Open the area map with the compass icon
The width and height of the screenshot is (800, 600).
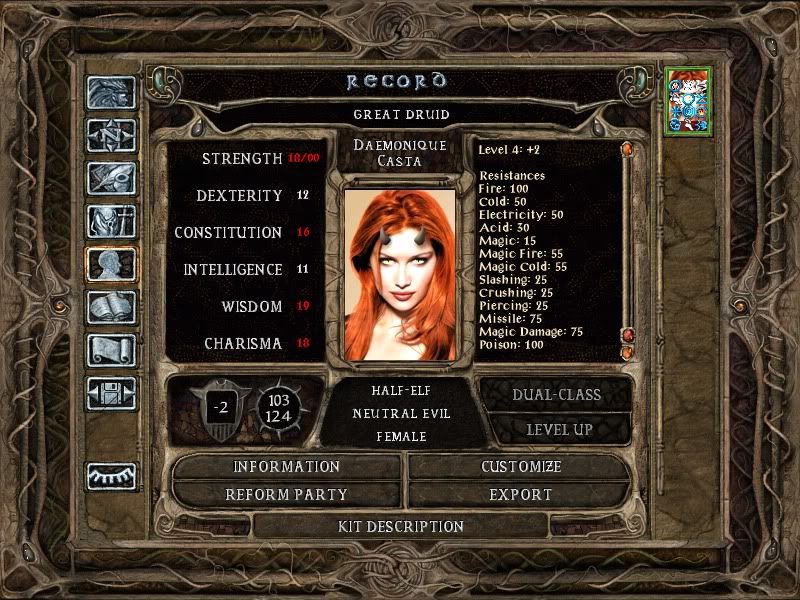[x=111, y=135]
